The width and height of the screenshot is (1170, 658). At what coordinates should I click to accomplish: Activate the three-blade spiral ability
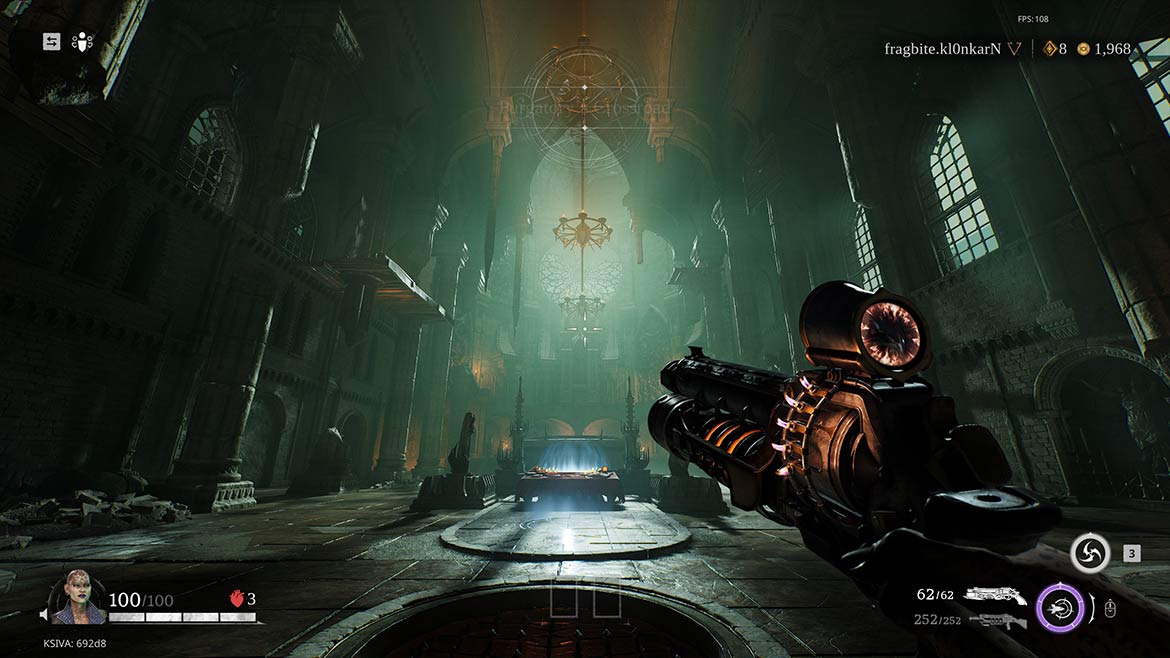[x=1089, y=553]
